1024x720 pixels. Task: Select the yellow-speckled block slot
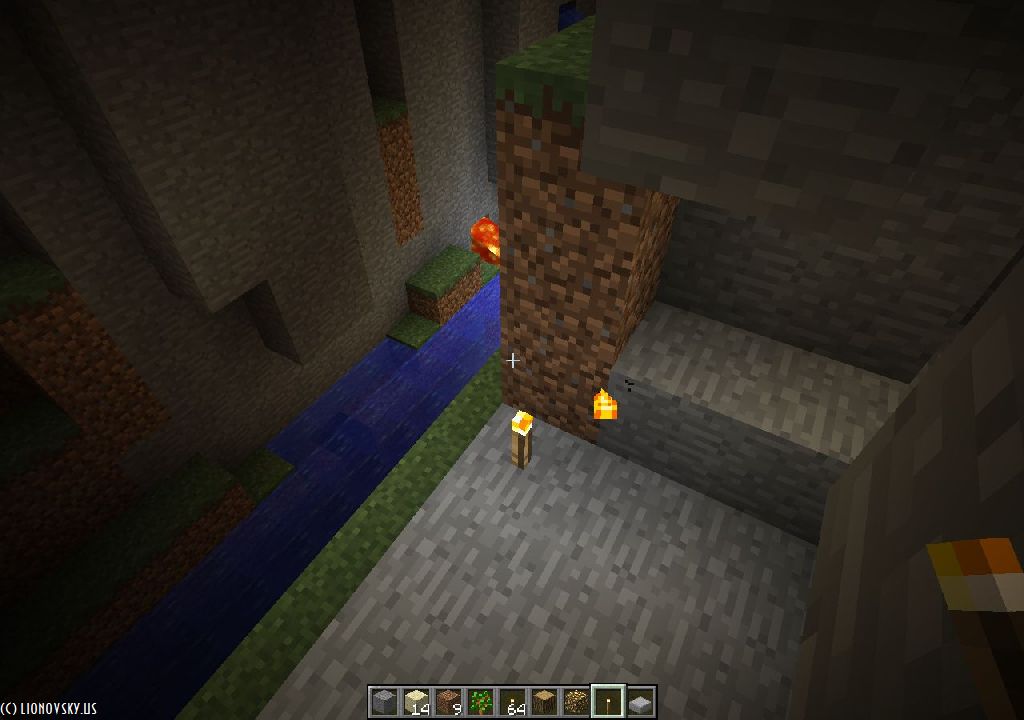575,702
